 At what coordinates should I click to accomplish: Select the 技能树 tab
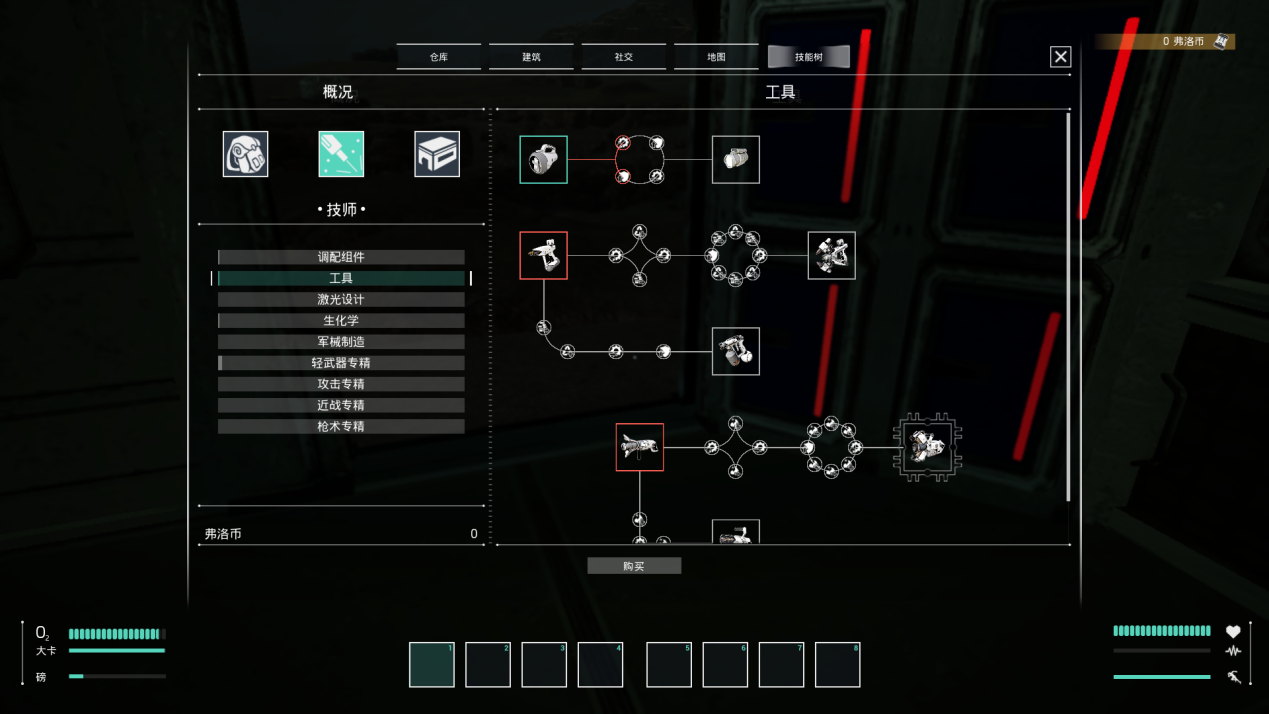tap(808, 57)
